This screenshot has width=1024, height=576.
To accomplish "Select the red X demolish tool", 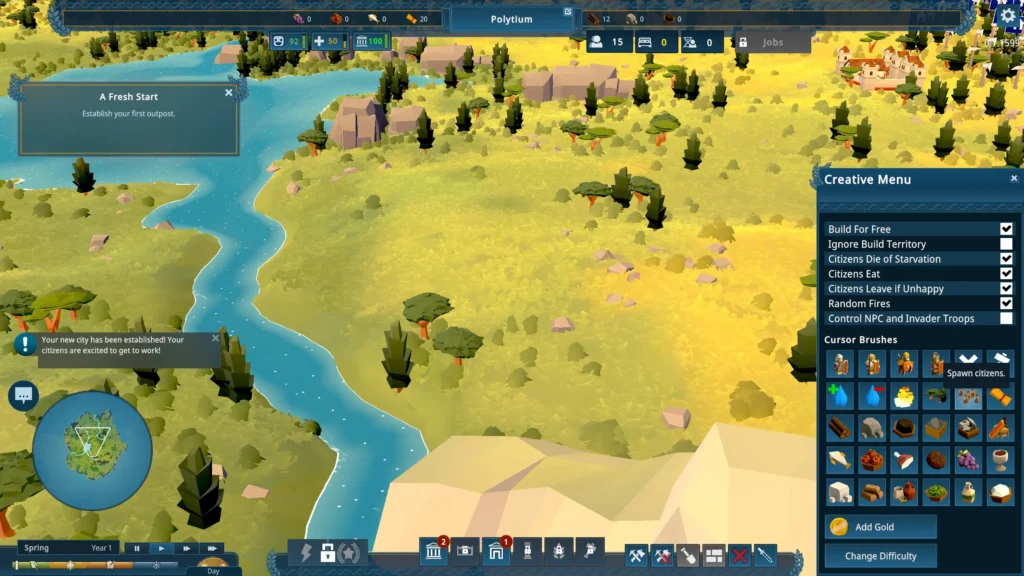I will click(x=740, y=554).
